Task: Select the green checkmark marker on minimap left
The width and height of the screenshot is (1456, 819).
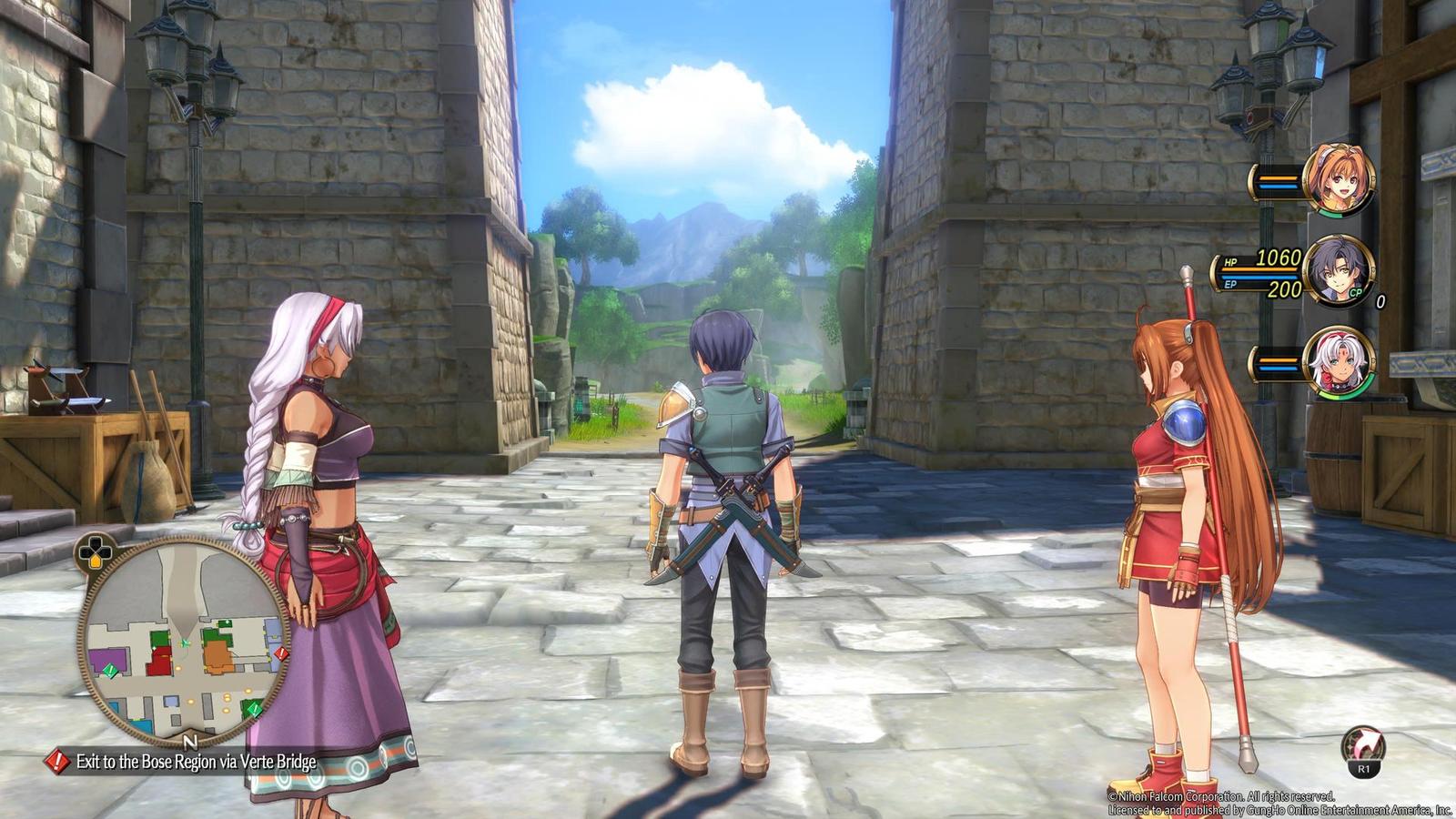Action: pyautogui.click(x=108, y=672)
